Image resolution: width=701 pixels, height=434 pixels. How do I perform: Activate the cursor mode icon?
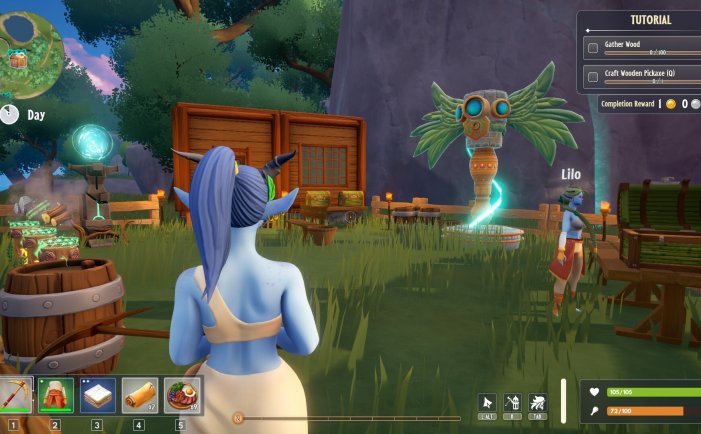point(488,402)
